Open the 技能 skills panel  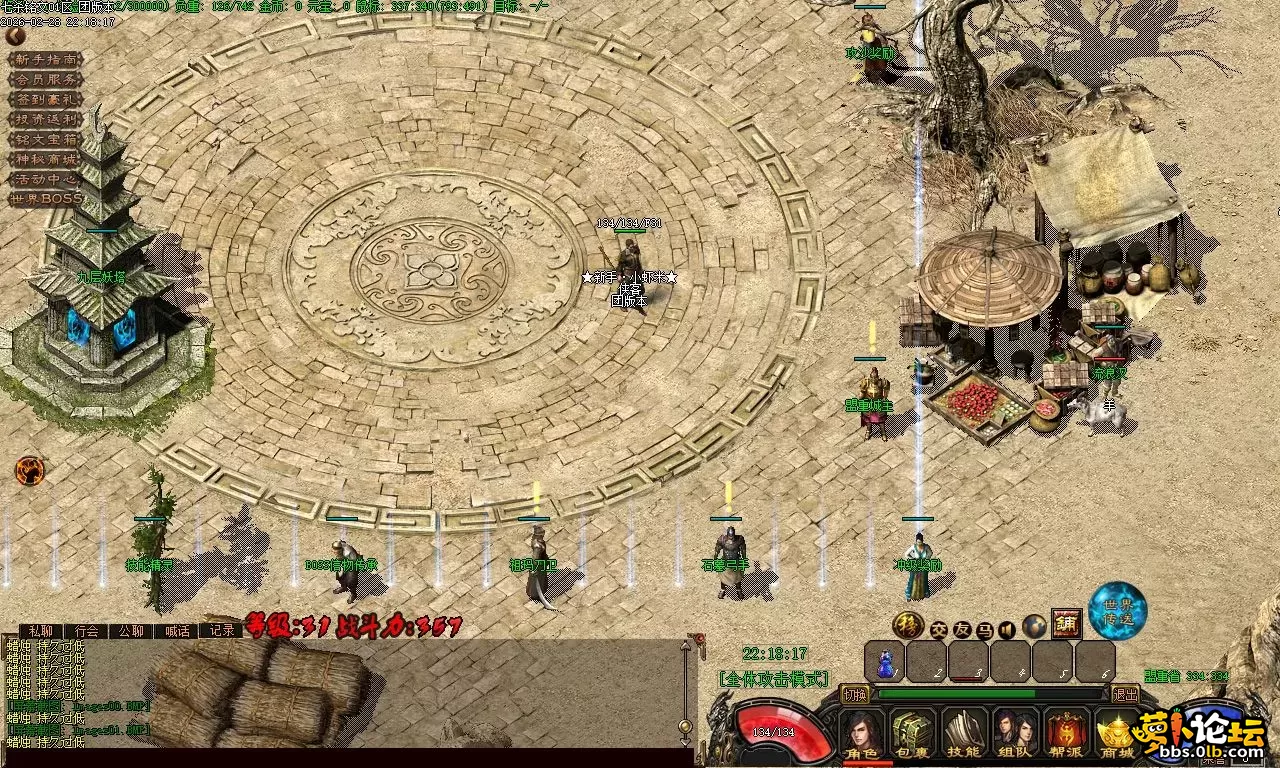tap(964, 735)
